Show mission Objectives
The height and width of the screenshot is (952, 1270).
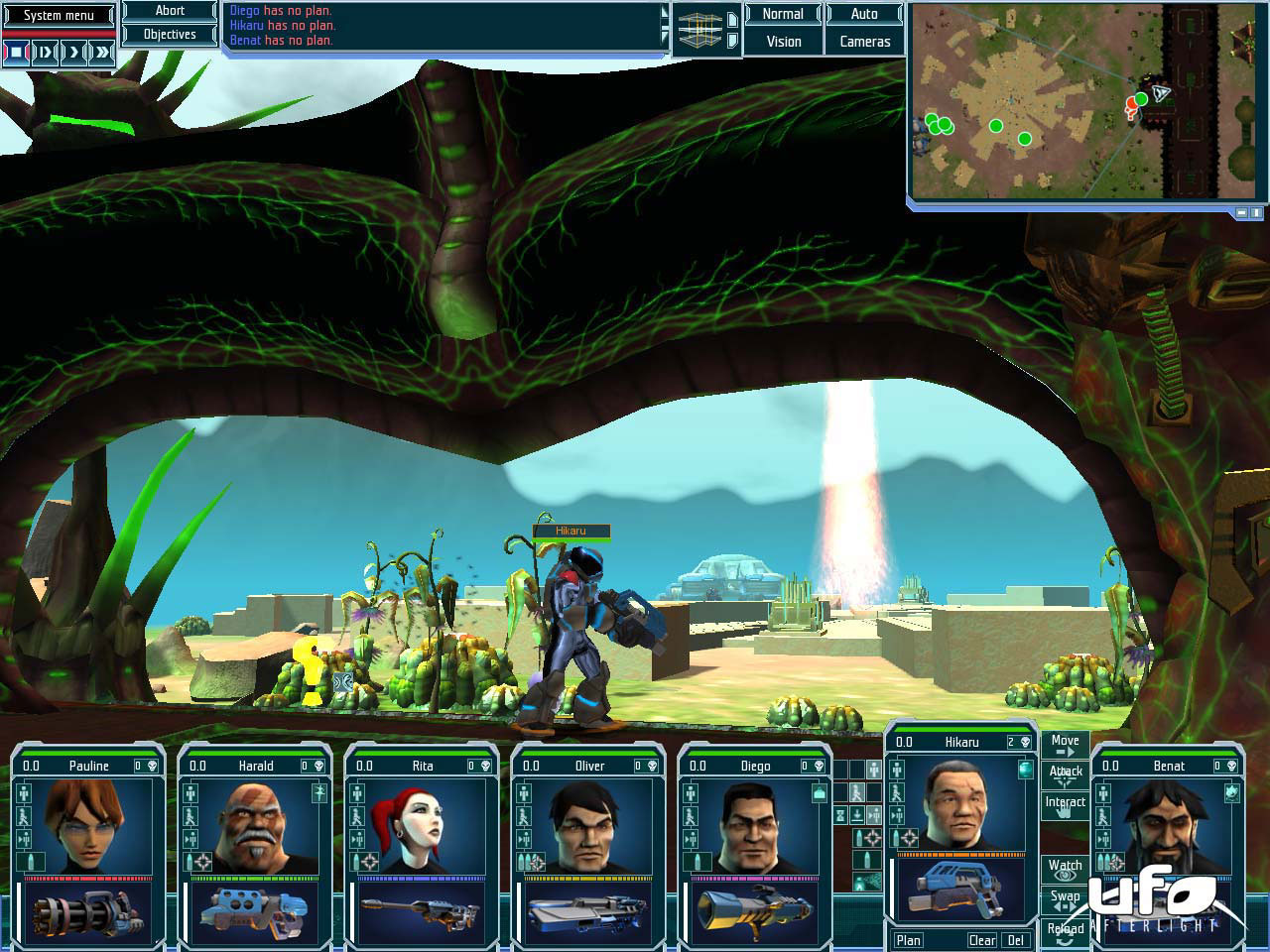coord(170,34)
